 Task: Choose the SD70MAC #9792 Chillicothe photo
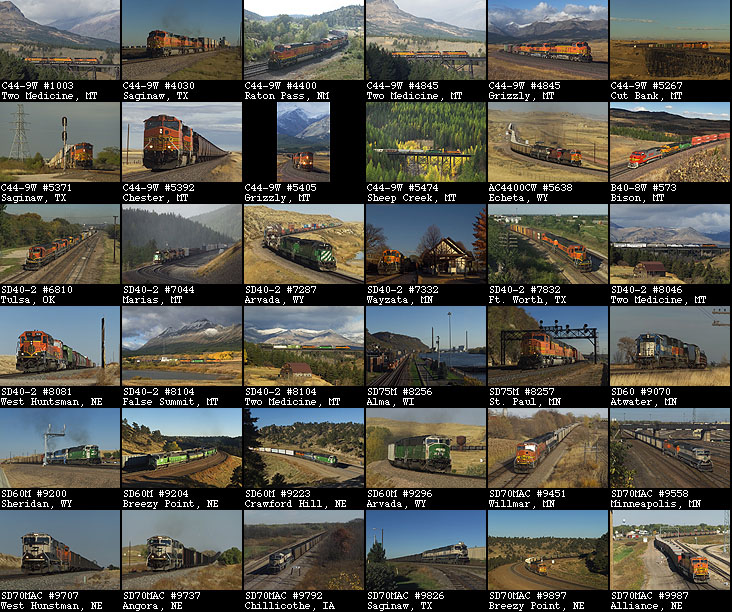(303, 550)
